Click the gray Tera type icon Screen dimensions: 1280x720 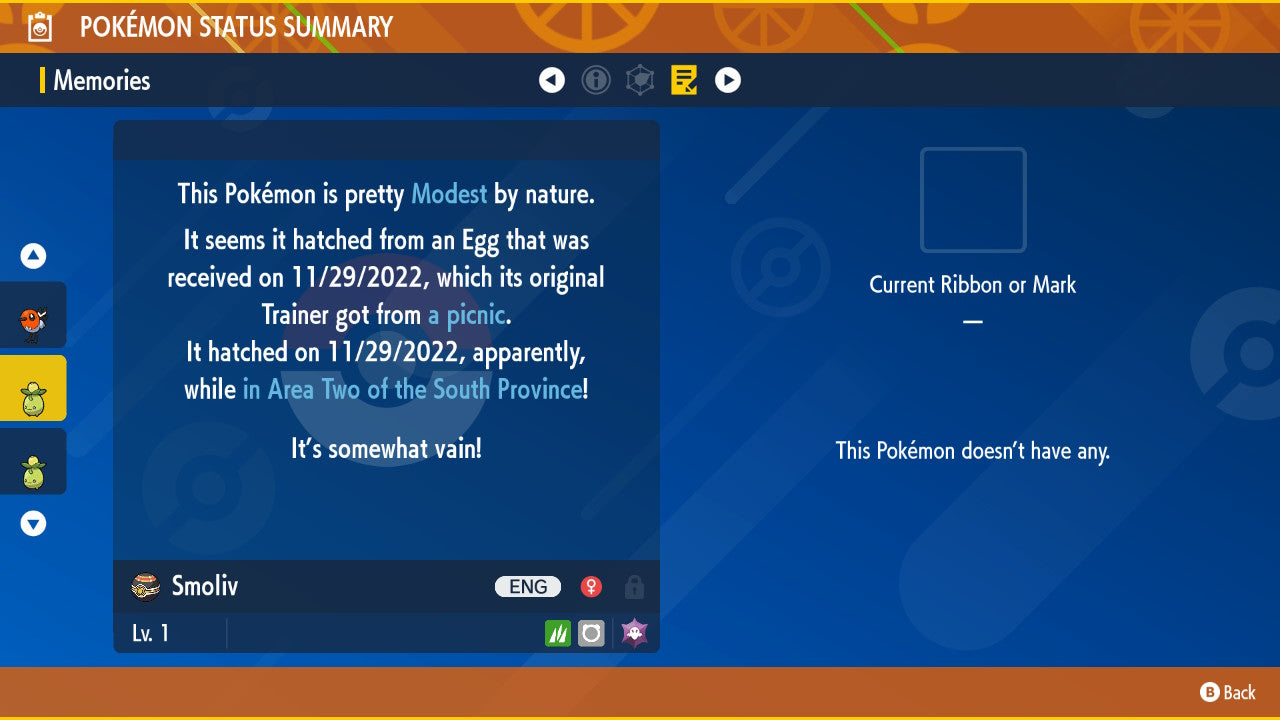pos(591,632)
